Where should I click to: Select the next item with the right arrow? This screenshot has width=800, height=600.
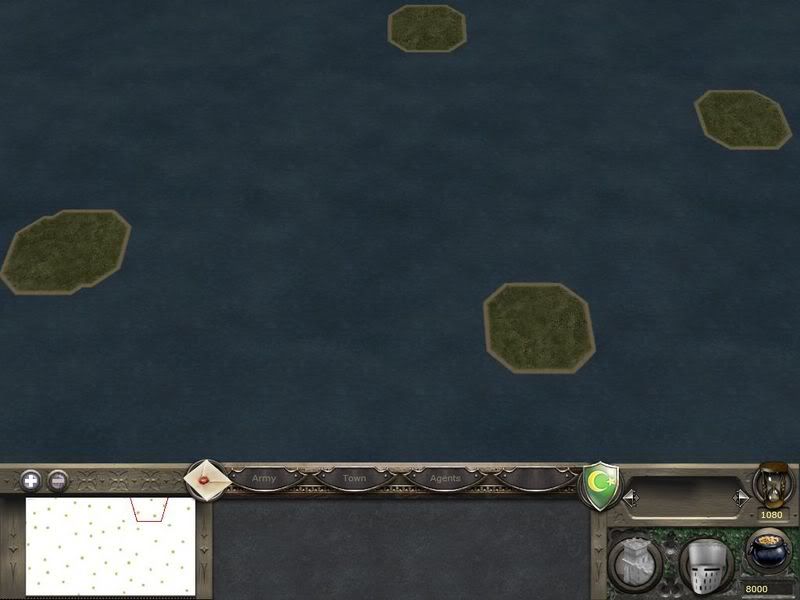click(x=741, y=496)
